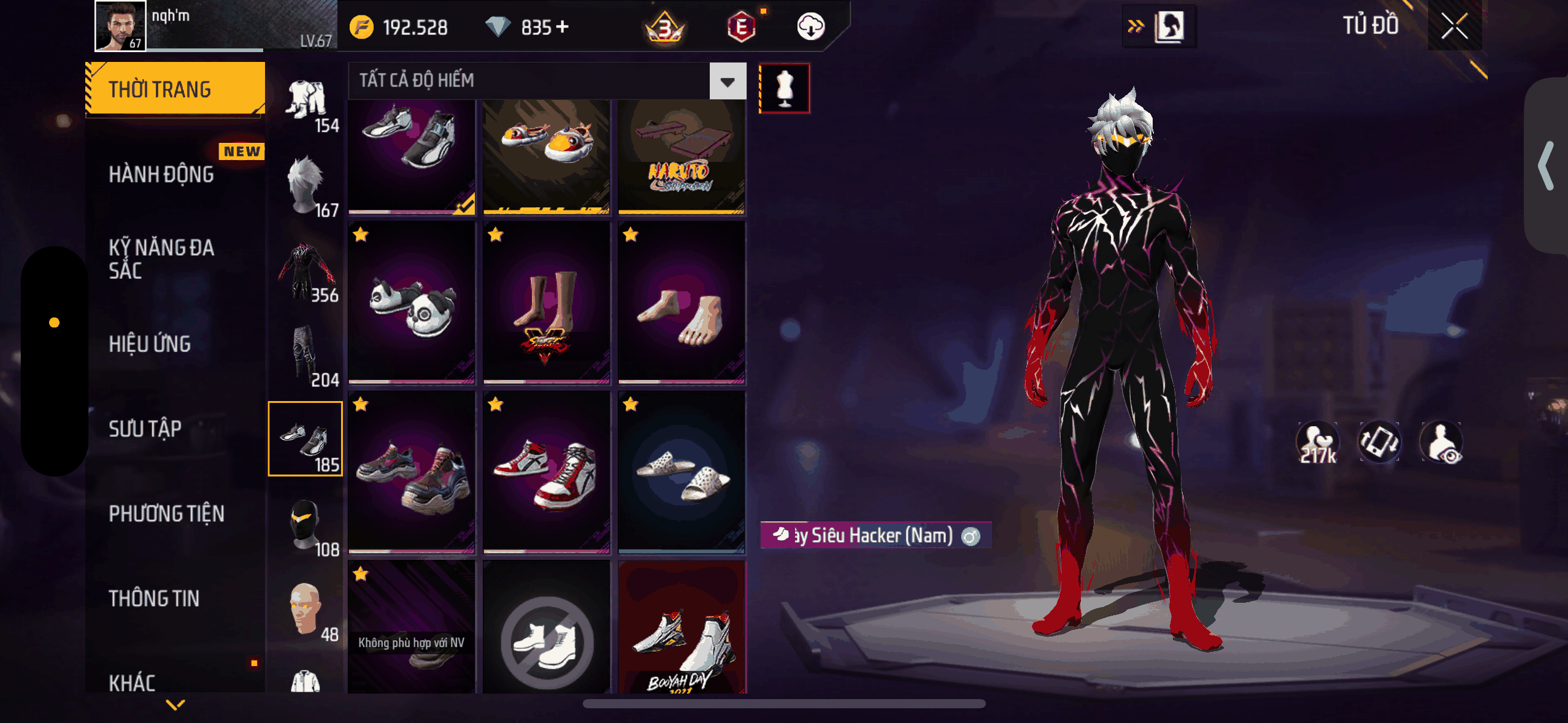
Task: Add diamonds with the plus button
Action: click(562, 27)
